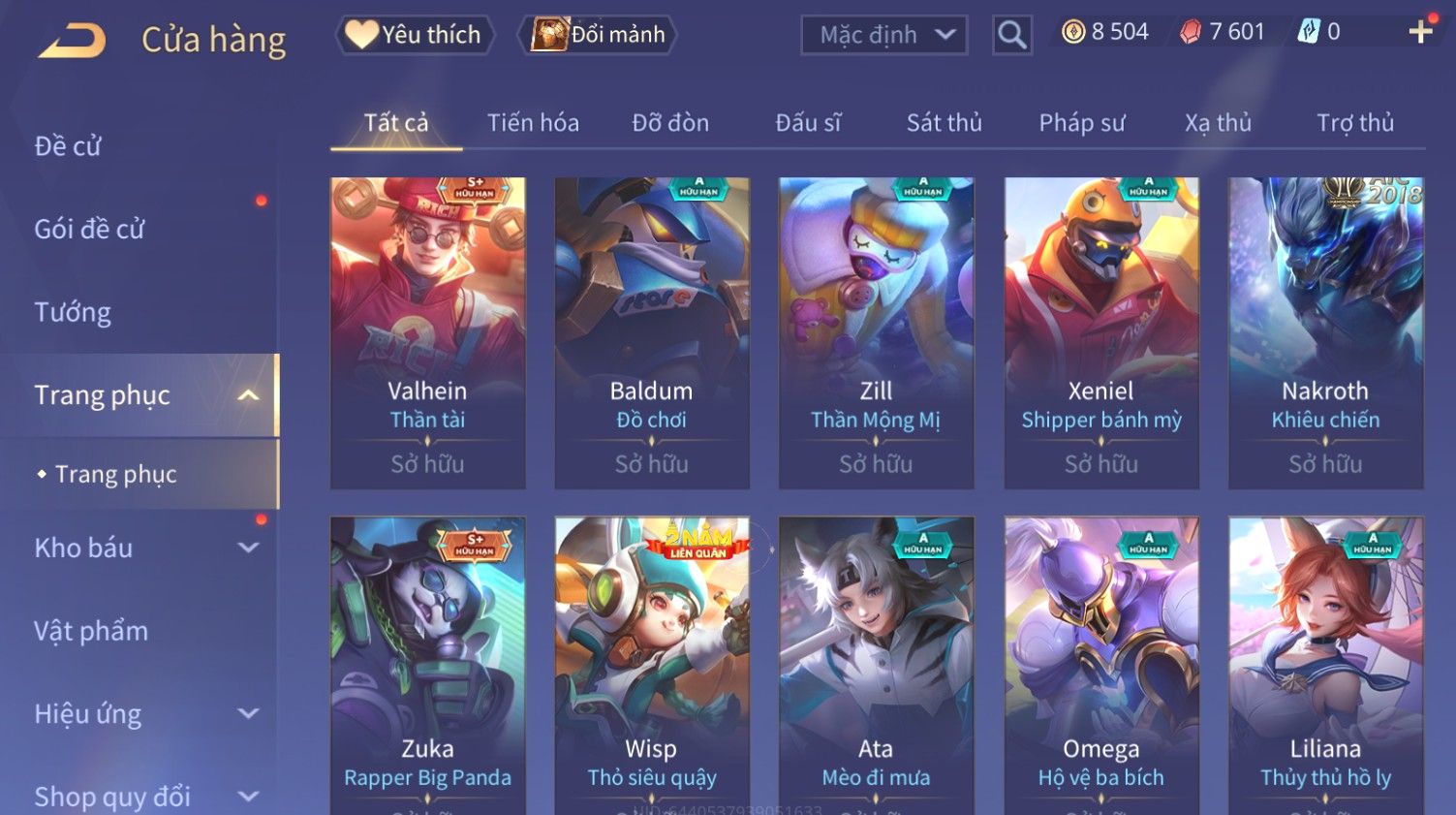Screen dimensions: 1456x815
Task: Switch to the Tiến hóa tab
Action: tap(533, 123)
